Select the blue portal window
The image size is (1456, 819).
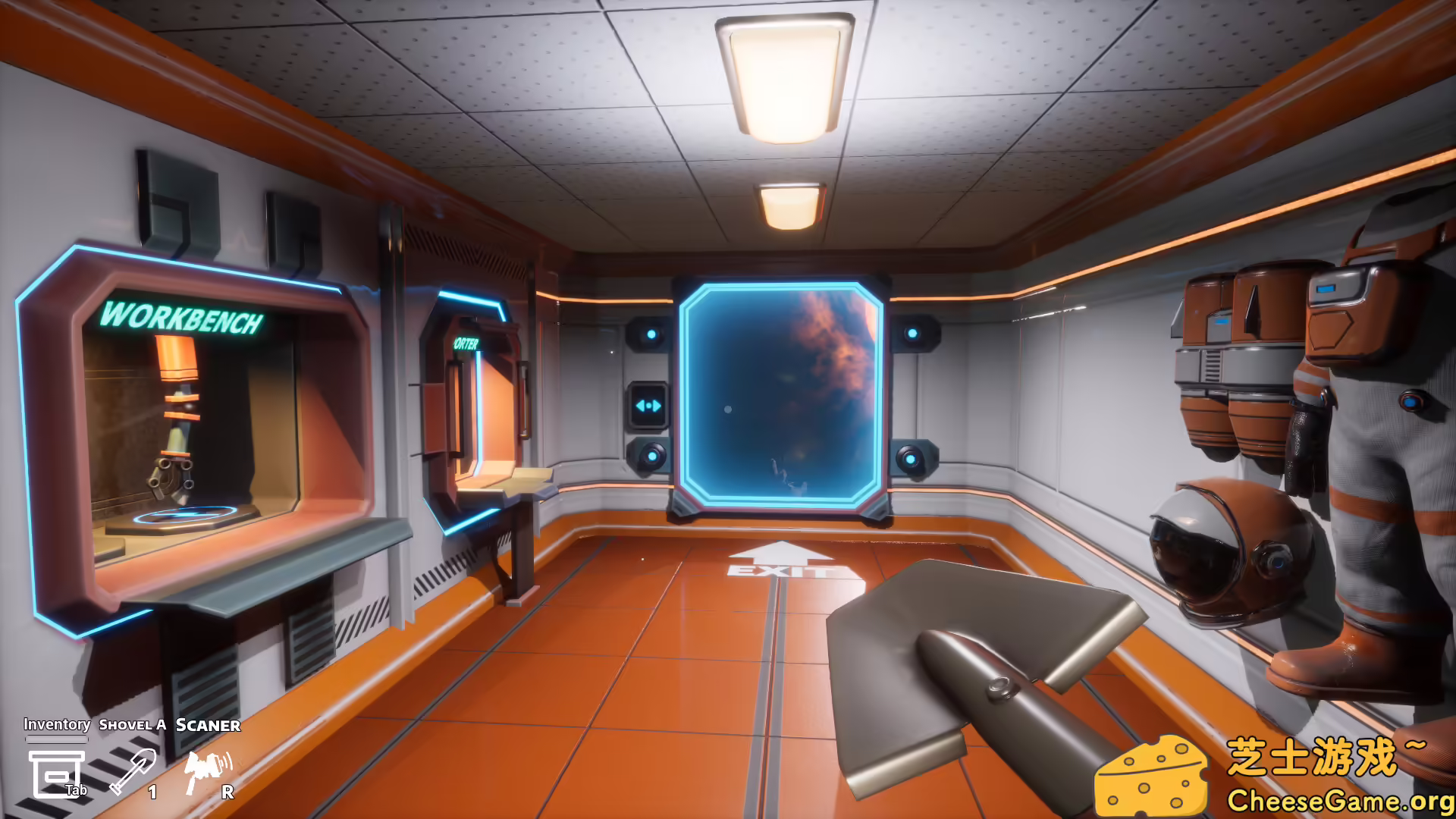(781, 394)
